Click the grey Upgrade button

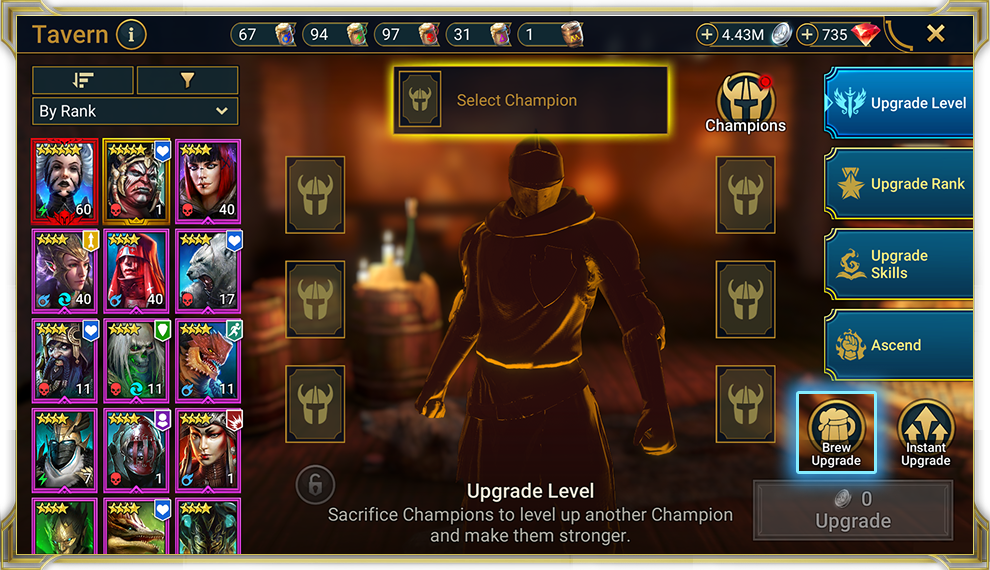tap(853, 510)
